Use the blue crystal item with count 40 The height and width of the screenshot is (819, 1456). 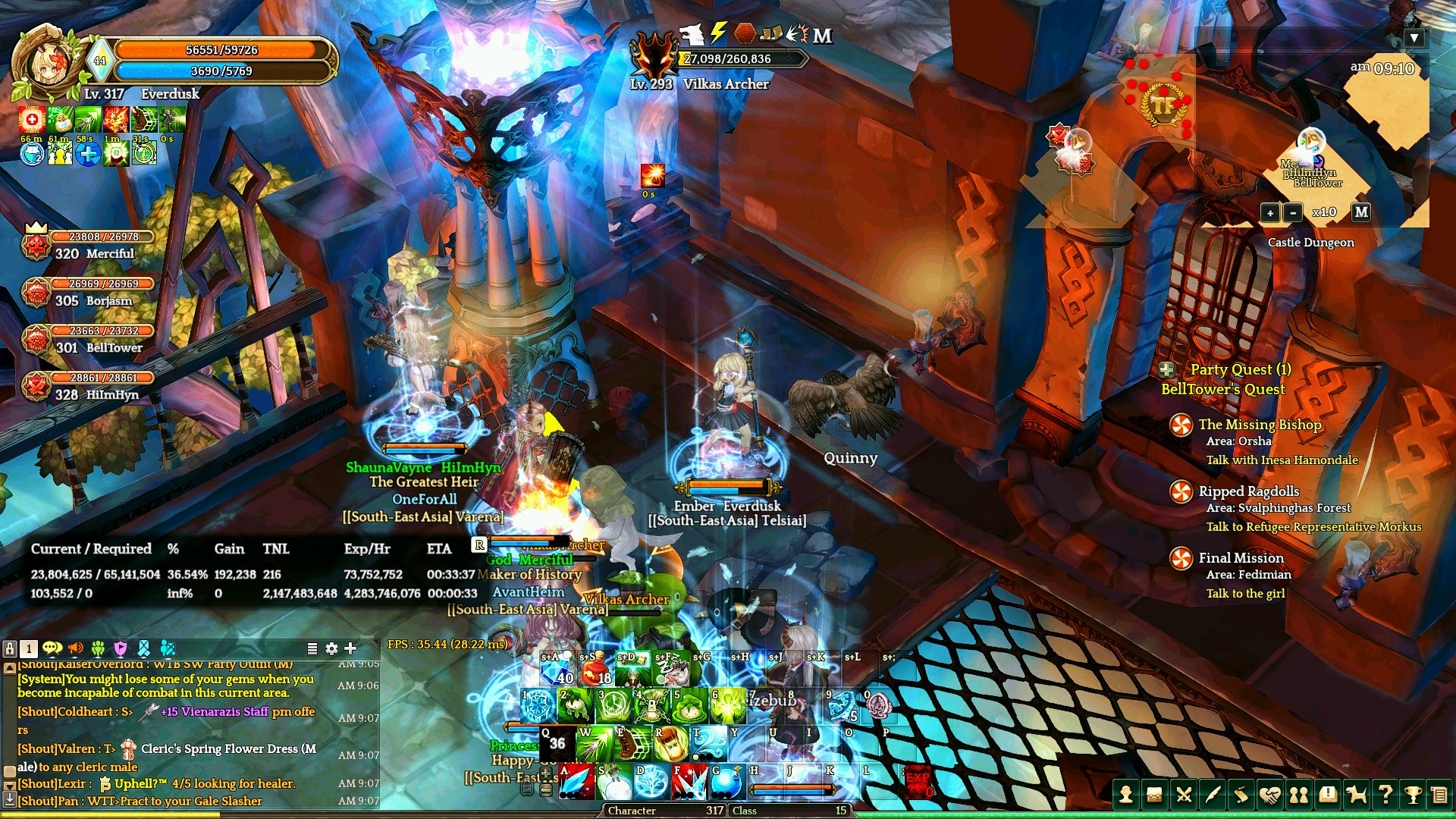[x=556, y=669]
